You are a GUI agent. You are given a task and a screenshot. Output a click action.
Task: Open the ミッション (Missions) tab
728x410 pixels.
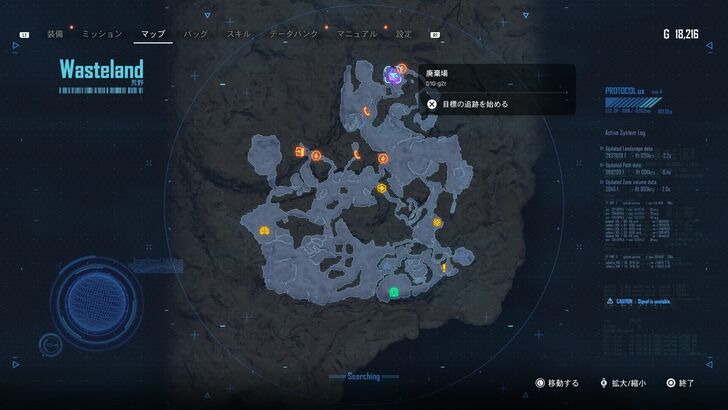pyautogui.click(x=102, y=34)
